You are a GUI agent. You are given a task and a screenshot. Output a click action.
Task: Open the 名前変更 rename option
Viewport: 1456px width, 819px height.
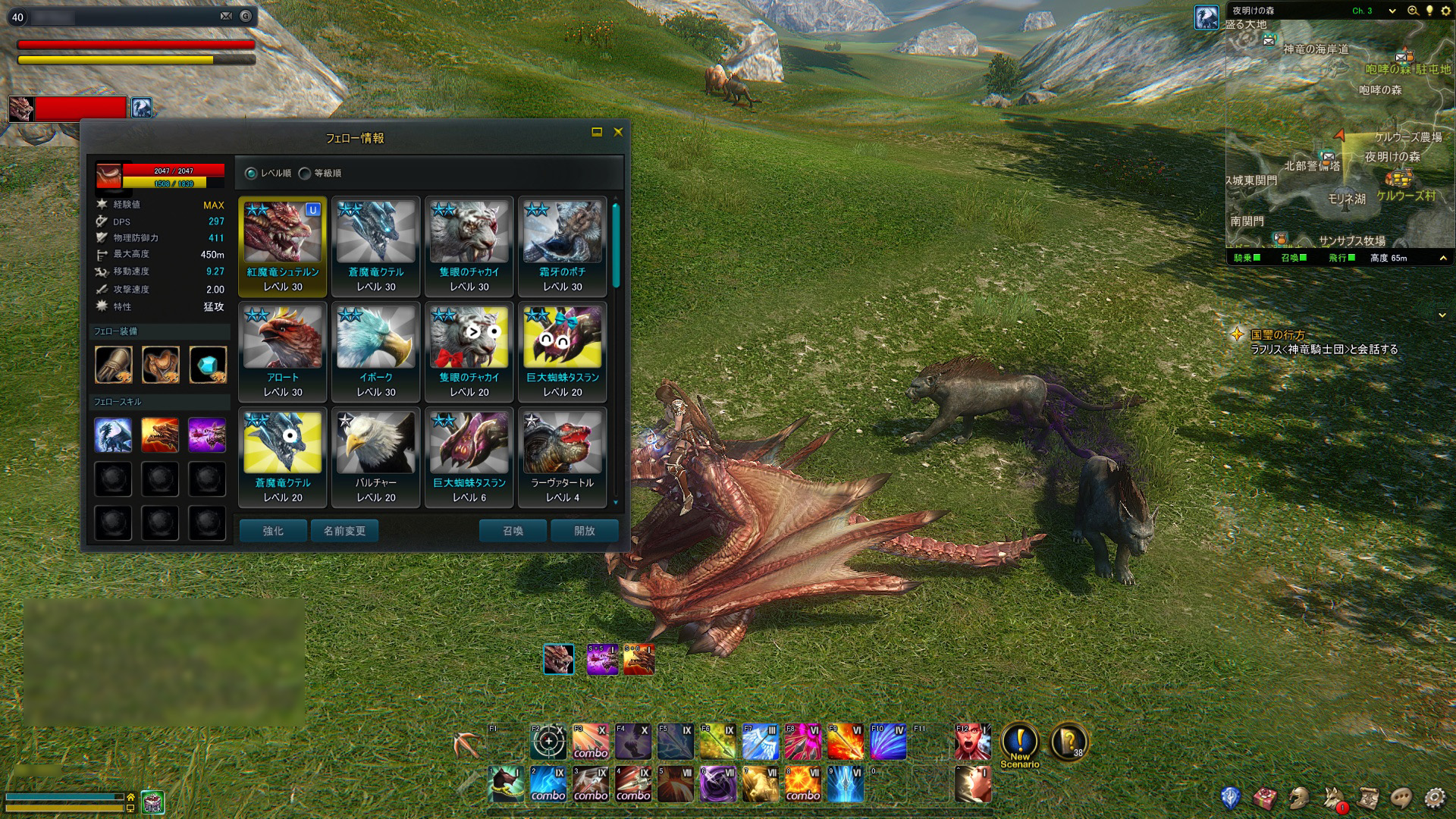[344, 531]
